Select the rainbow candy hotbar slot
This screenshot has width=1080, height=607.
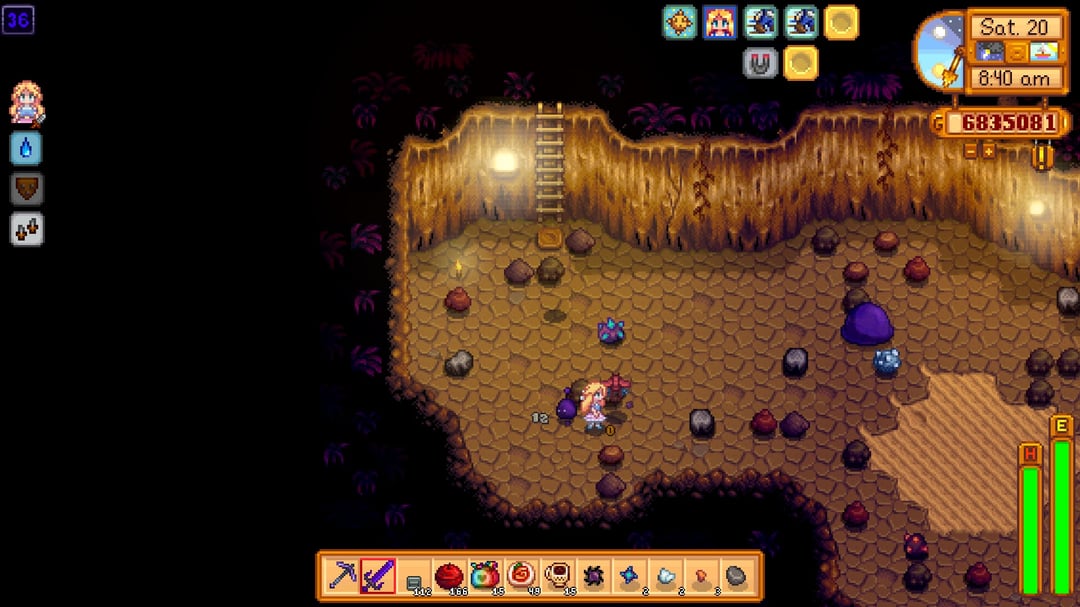(x=485, y=576)
